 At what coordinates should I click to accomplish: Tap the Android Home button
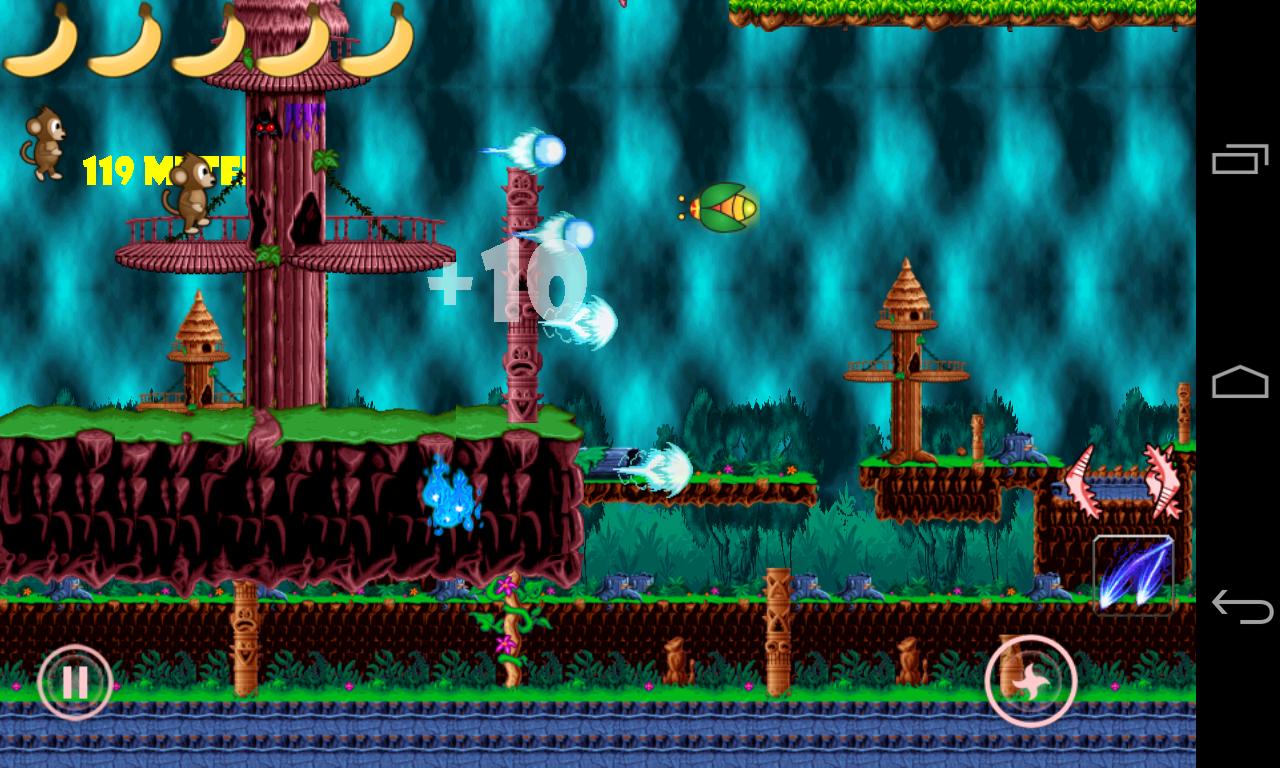tap(1242, 383)
